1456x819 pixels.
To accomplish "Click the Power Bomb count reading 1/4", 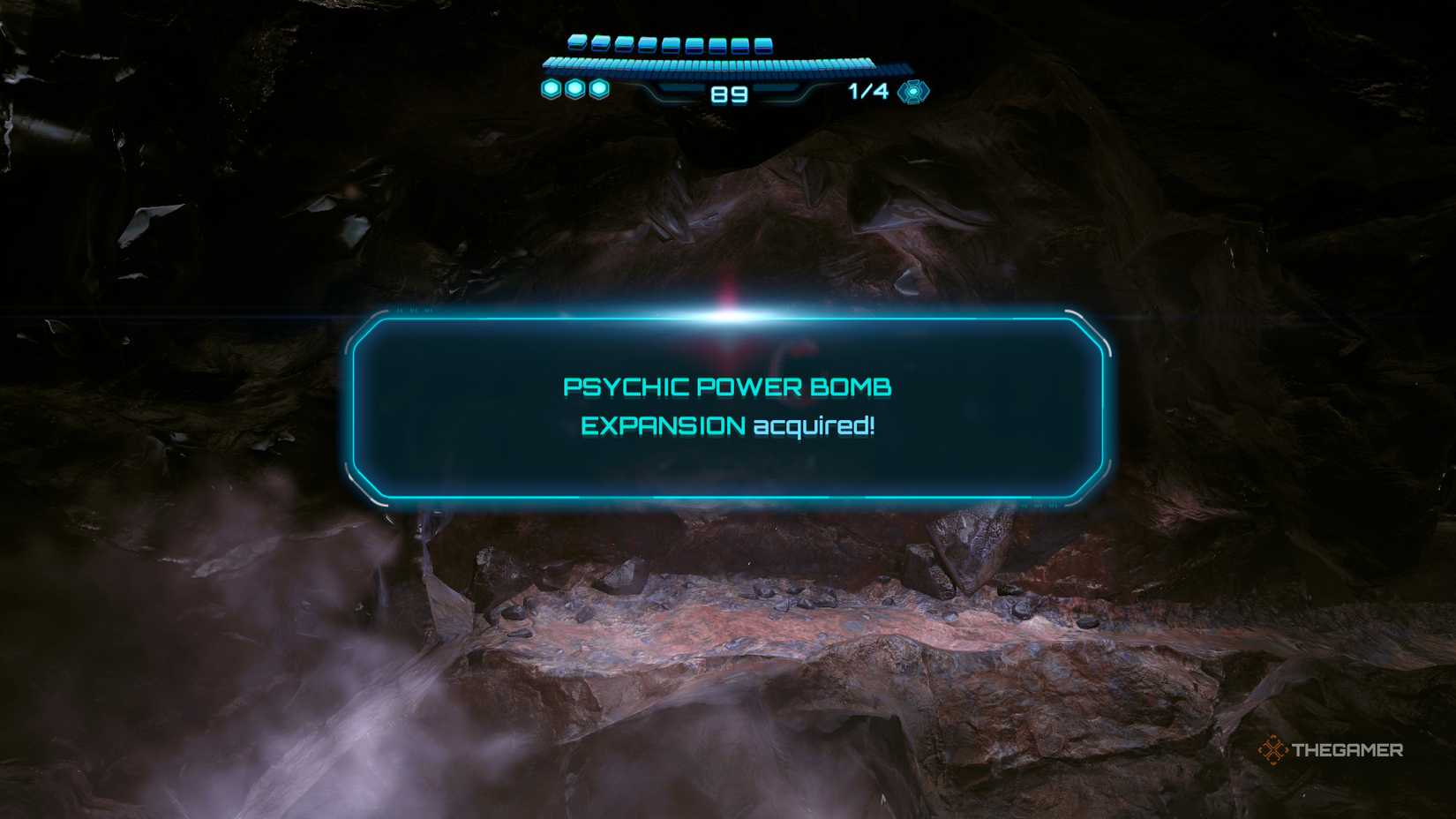I will (869, 91).
